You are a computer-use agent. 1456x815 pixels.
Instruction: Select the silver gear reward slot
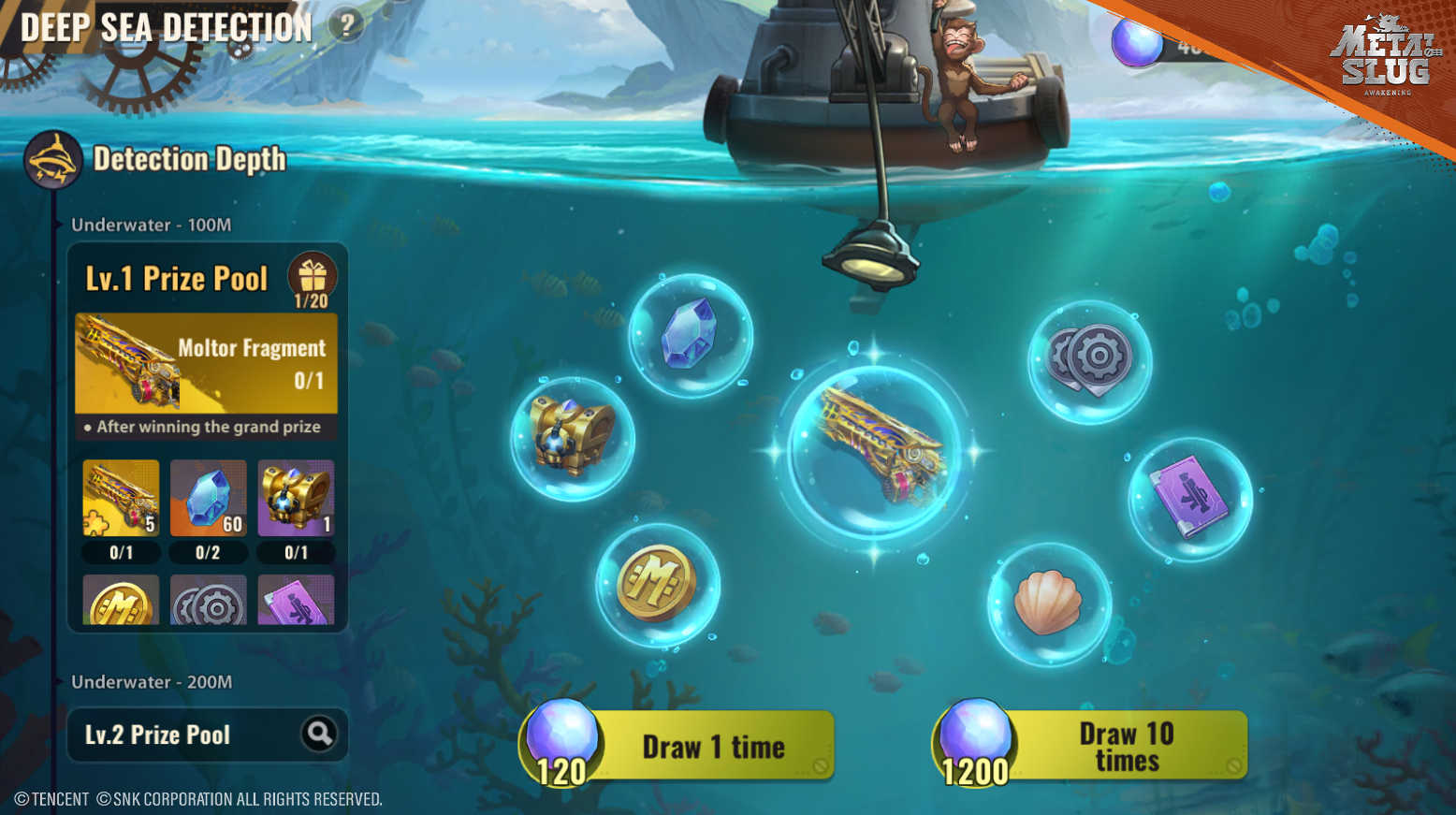coord(208,601)
